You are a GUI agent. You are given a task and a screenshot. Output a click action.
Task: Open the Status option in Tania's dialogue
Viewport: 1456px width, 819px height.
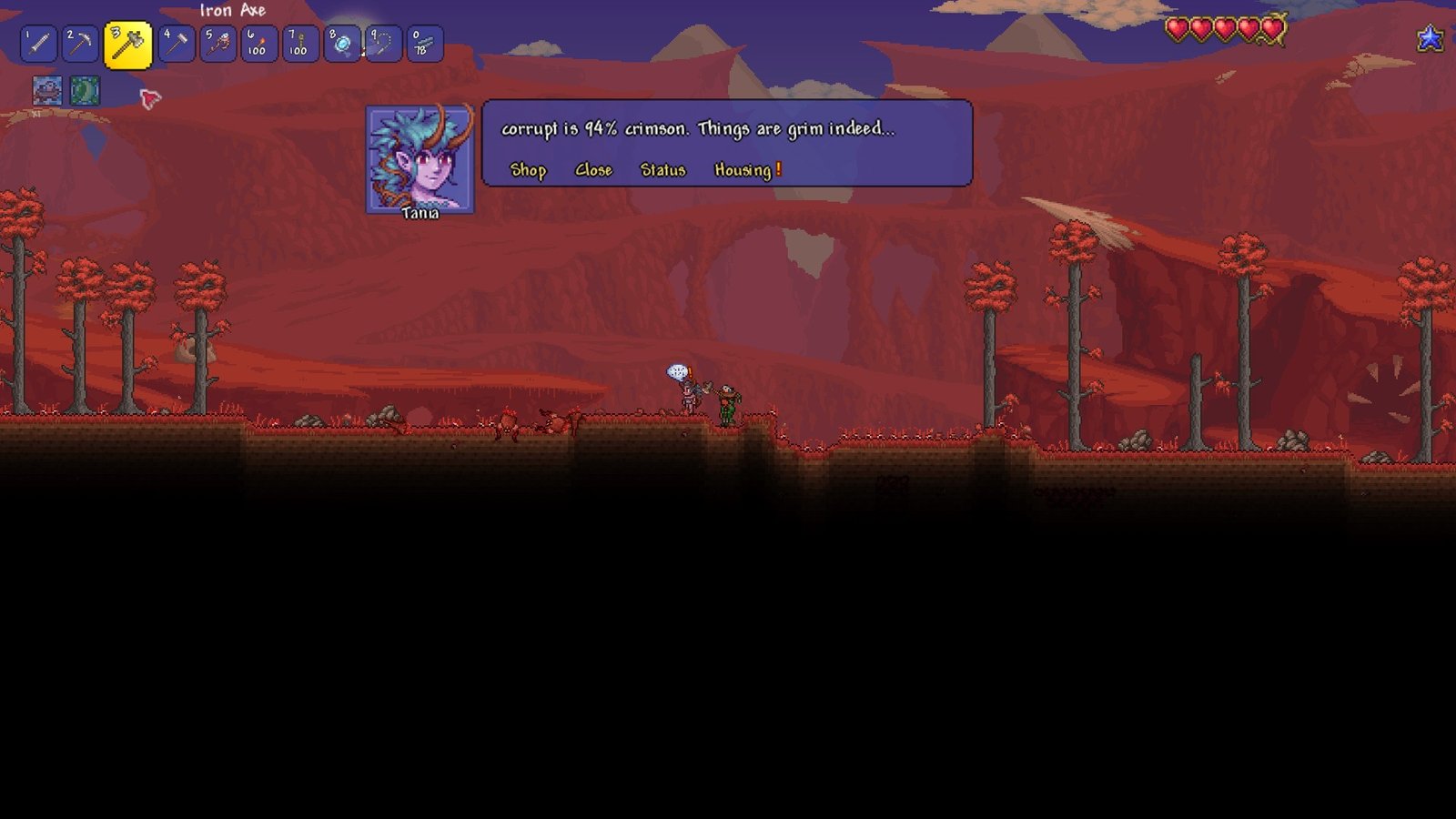coord(663,170)
